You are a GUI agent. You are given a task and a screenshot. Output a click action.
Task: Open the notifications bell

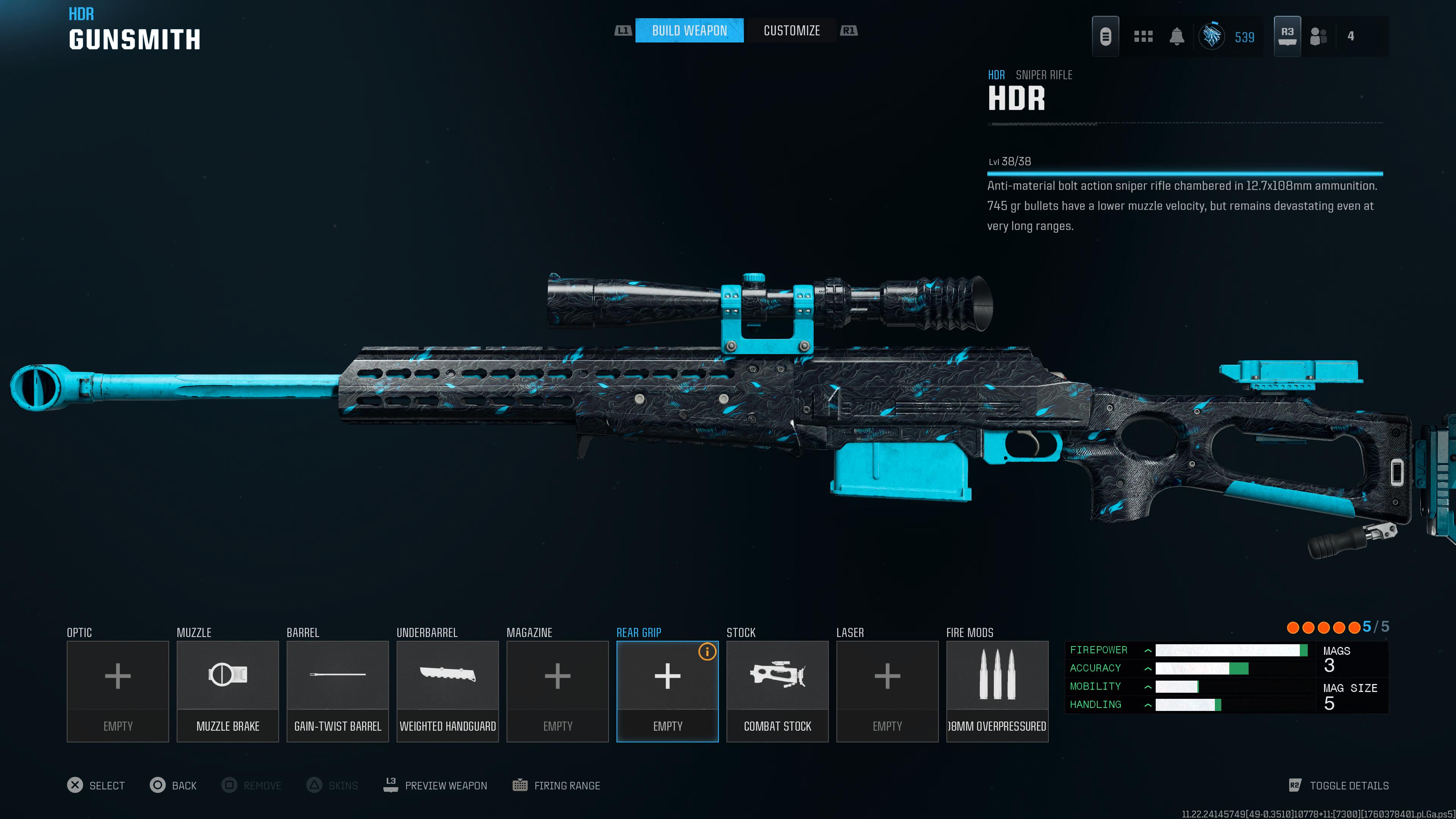(1177, 37)
